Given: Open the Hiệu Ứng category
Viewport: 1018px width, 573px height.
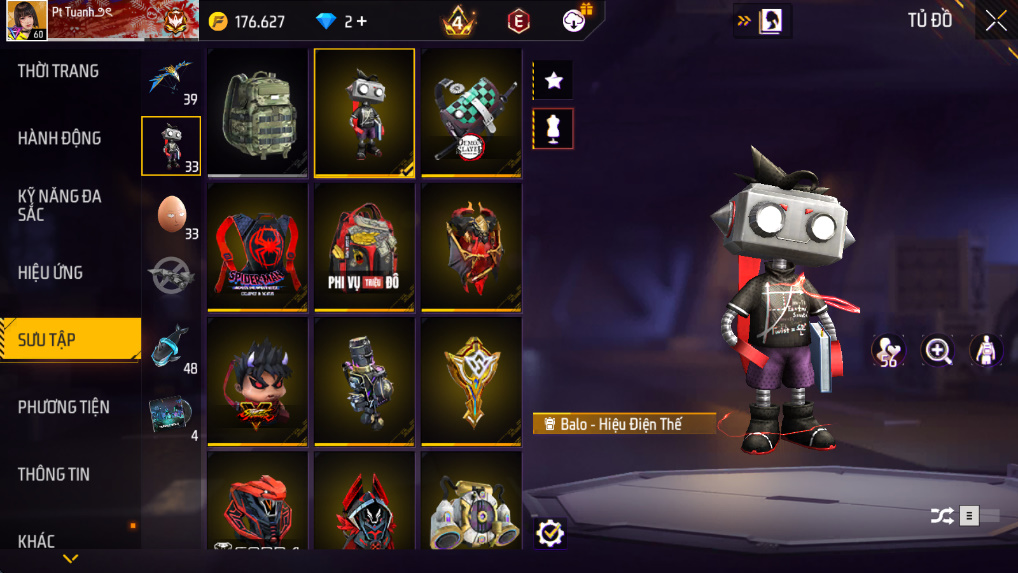Looking at the screenshot, I should click(x=50, y=272).
